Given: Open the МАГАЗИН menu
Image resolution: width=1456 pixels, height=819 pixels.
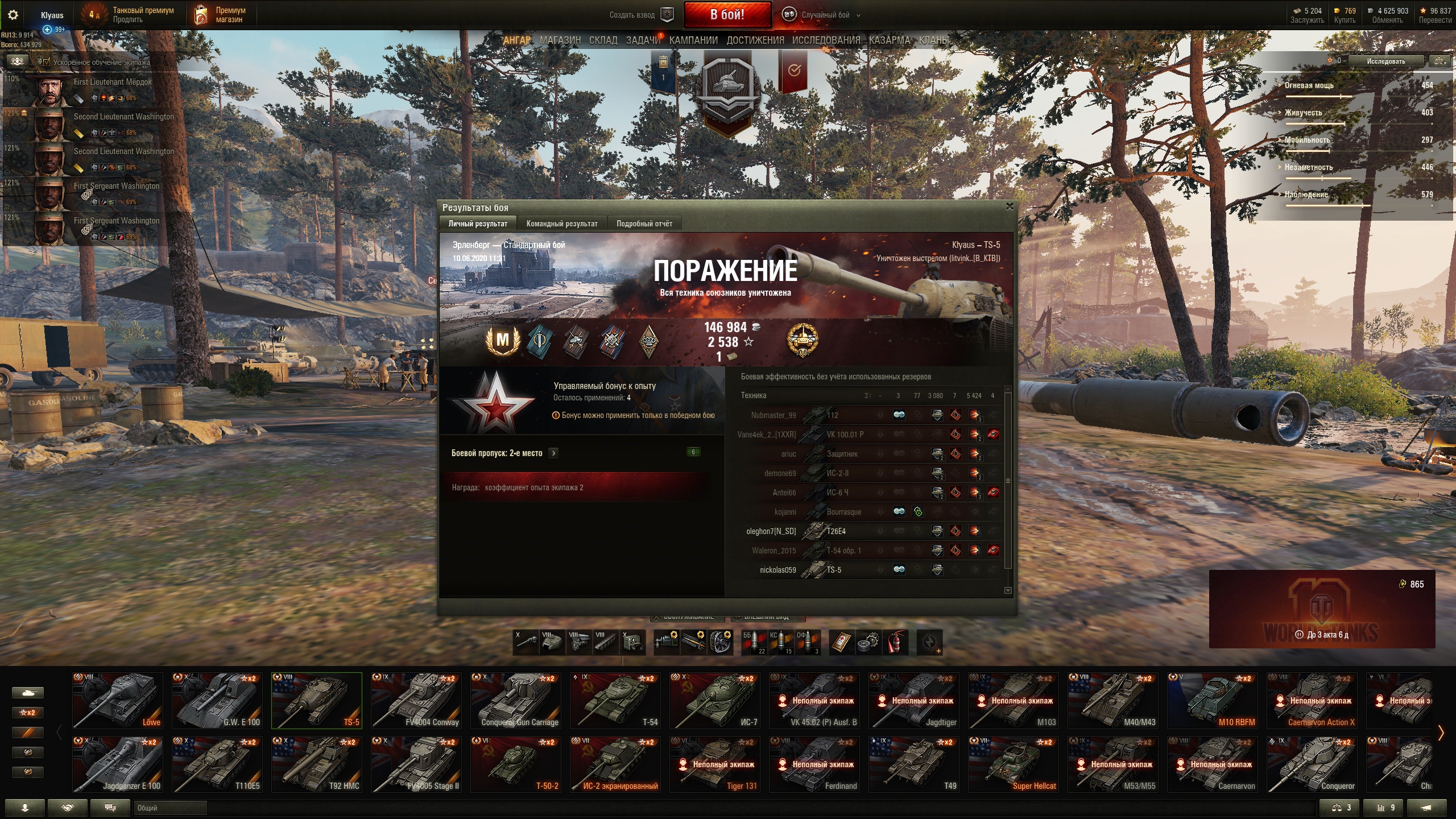Looking at the screenshot, I should (x=560, y=40).
